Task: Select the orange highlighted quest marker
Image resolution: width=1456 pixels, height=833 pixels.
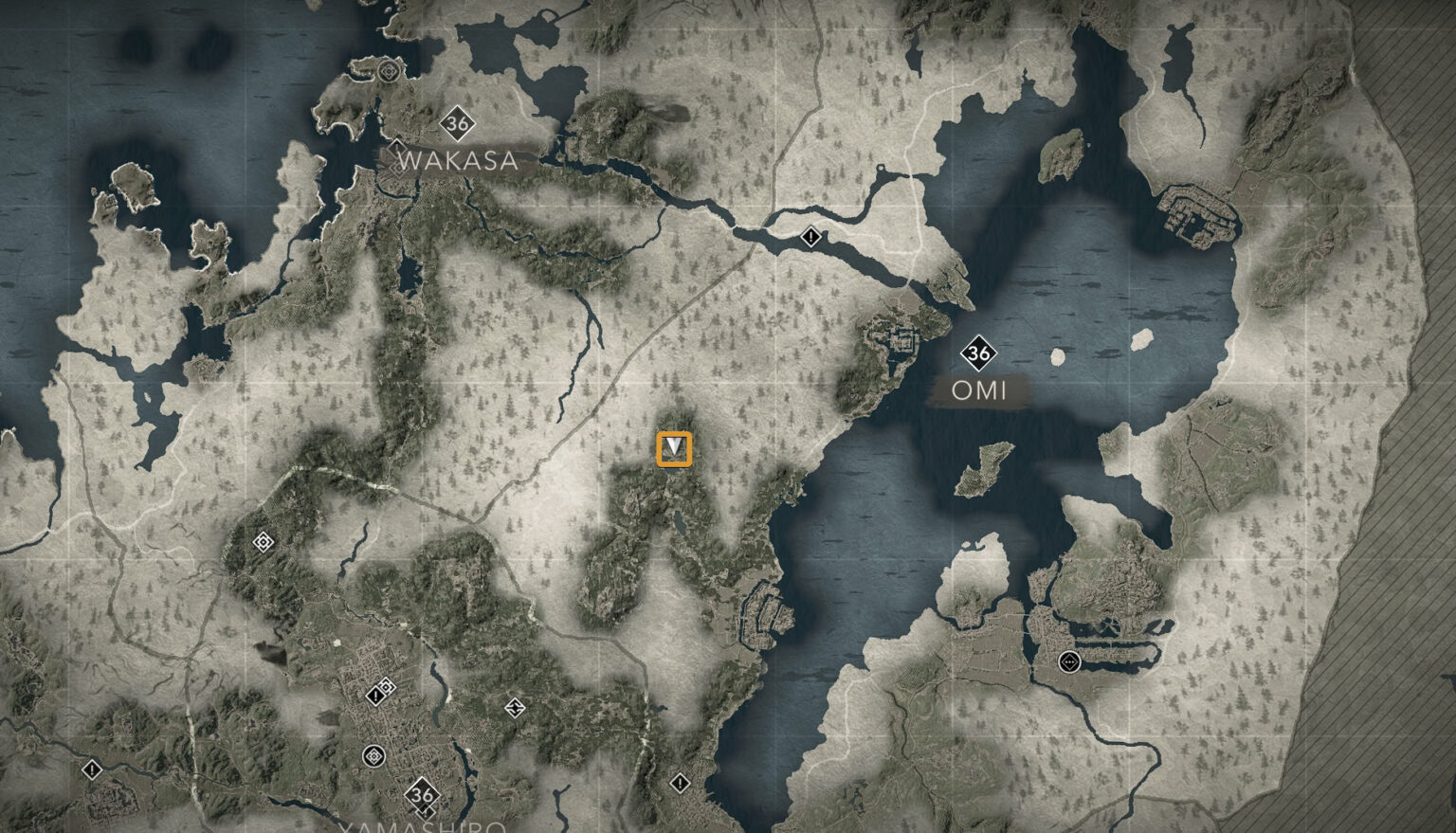Action: 675,449
